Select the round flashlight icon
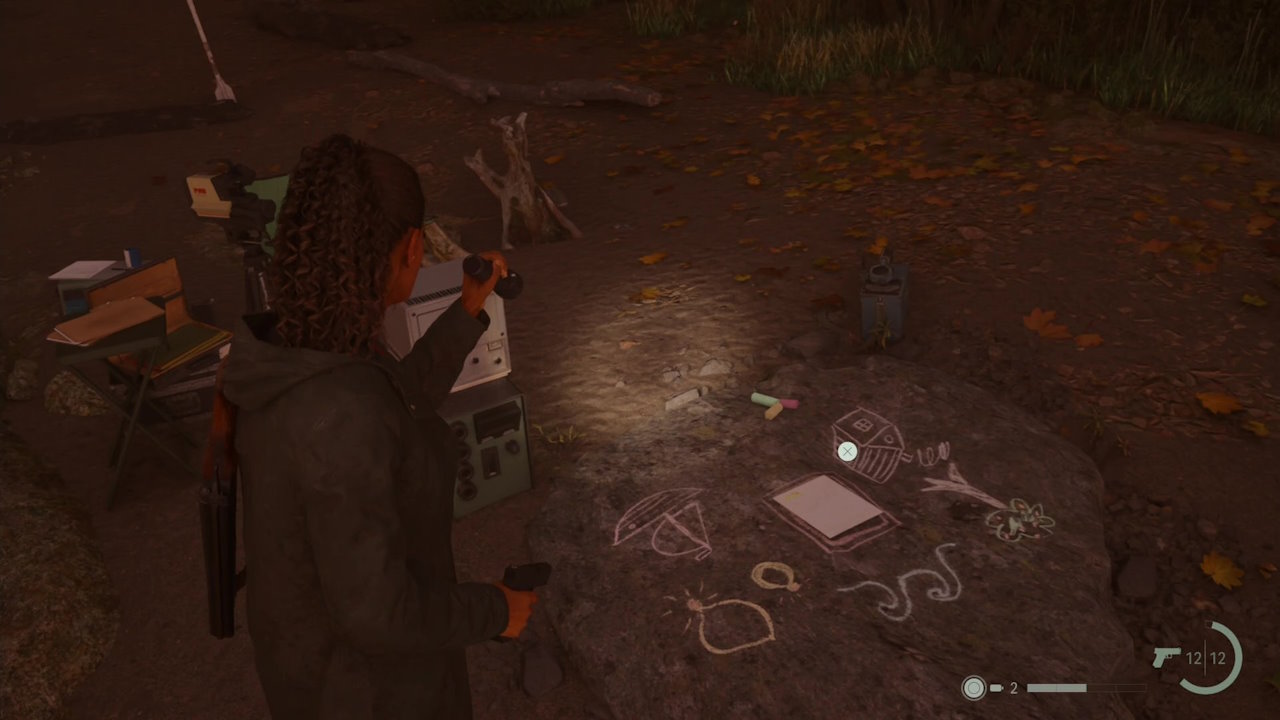Screen dimensions: 1280x720 [973, 688]
